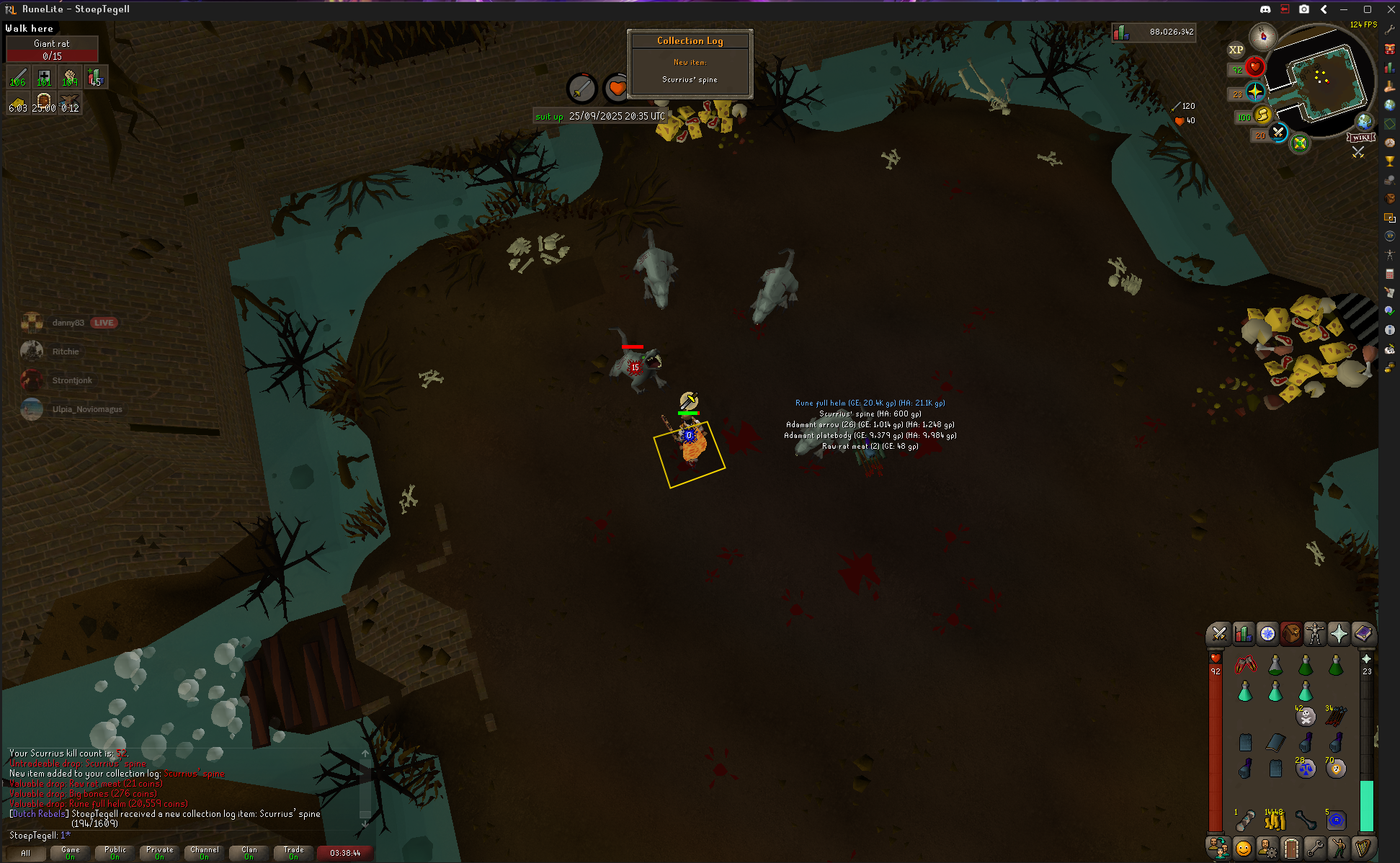Viewport: 1400px width, 863px height.
Task: Show the Prayer tab
Action: pyautogui.click(x=1339, y=634)
